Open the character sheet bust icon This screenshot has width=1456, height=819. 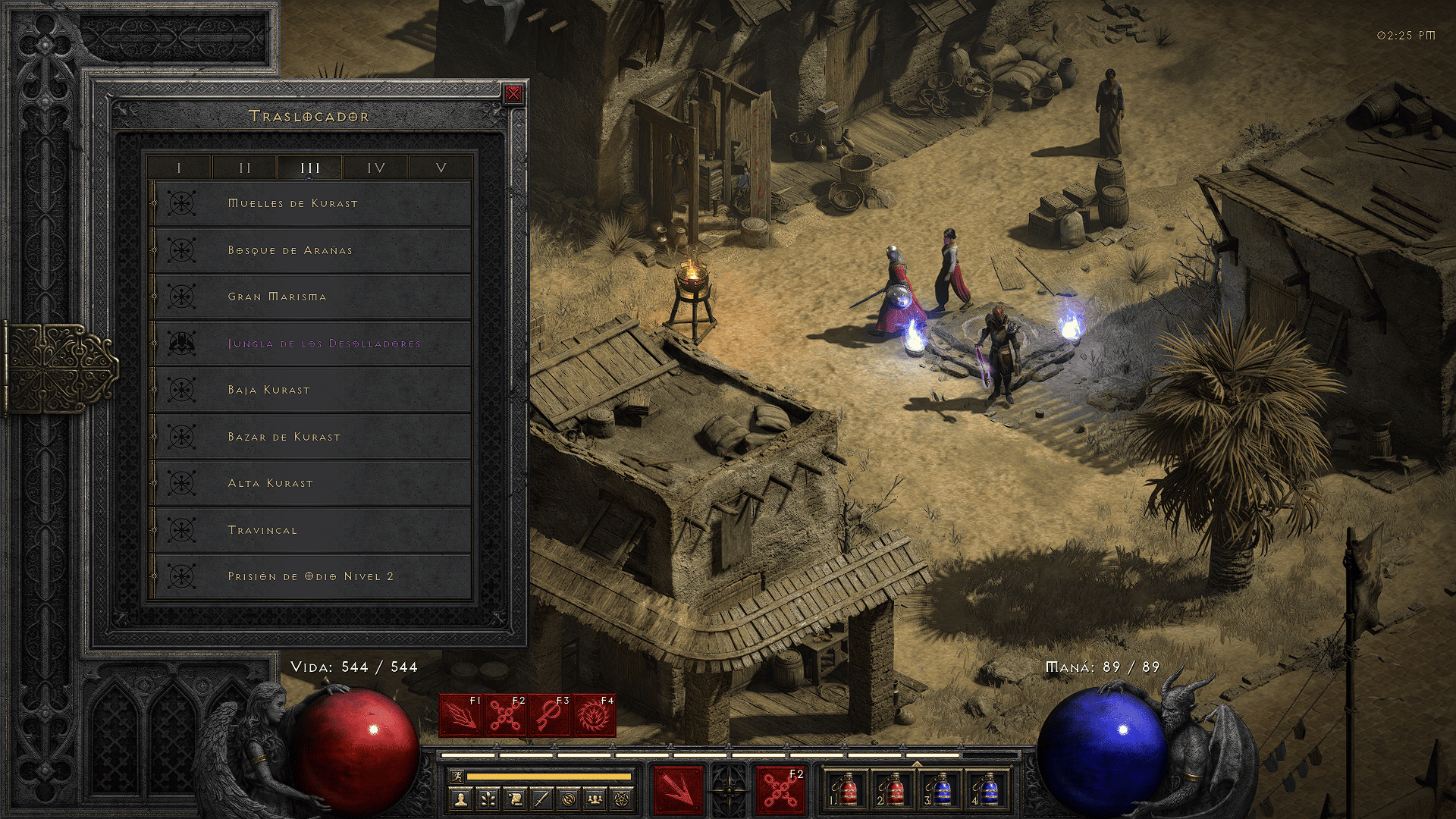(x=461, y=799)
